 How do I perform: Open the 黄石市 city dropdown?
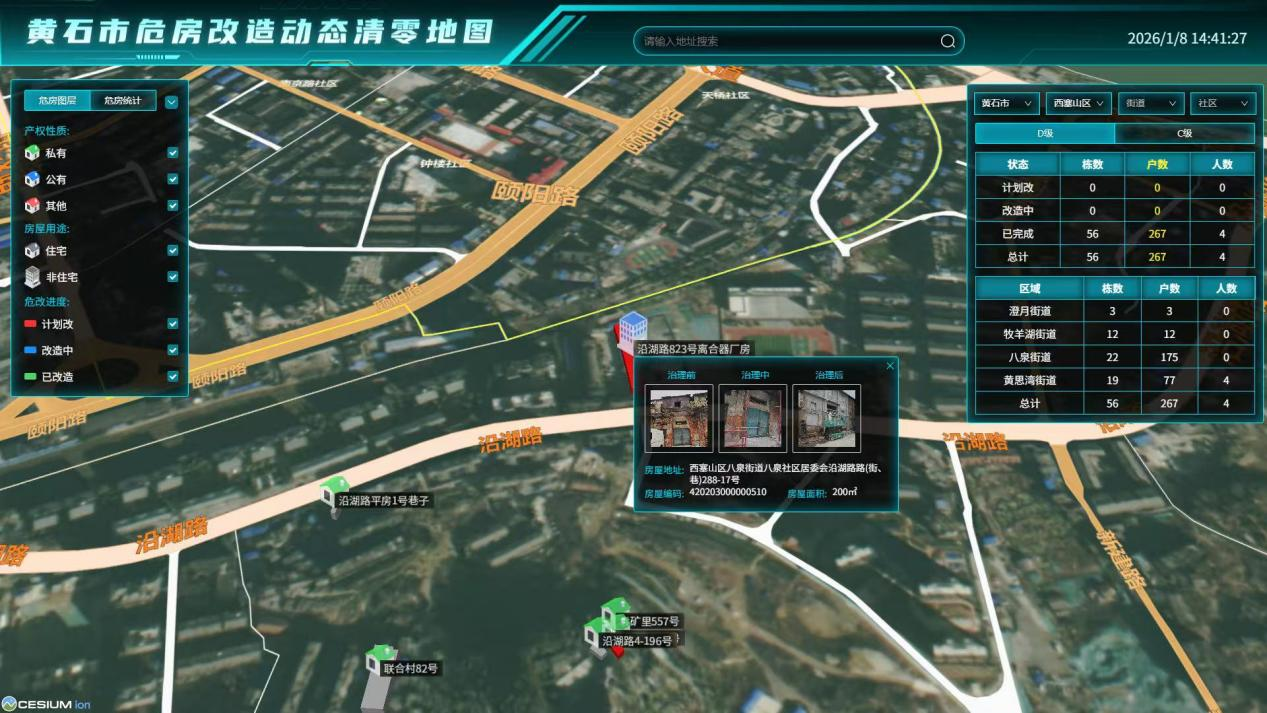point(1007,103)
